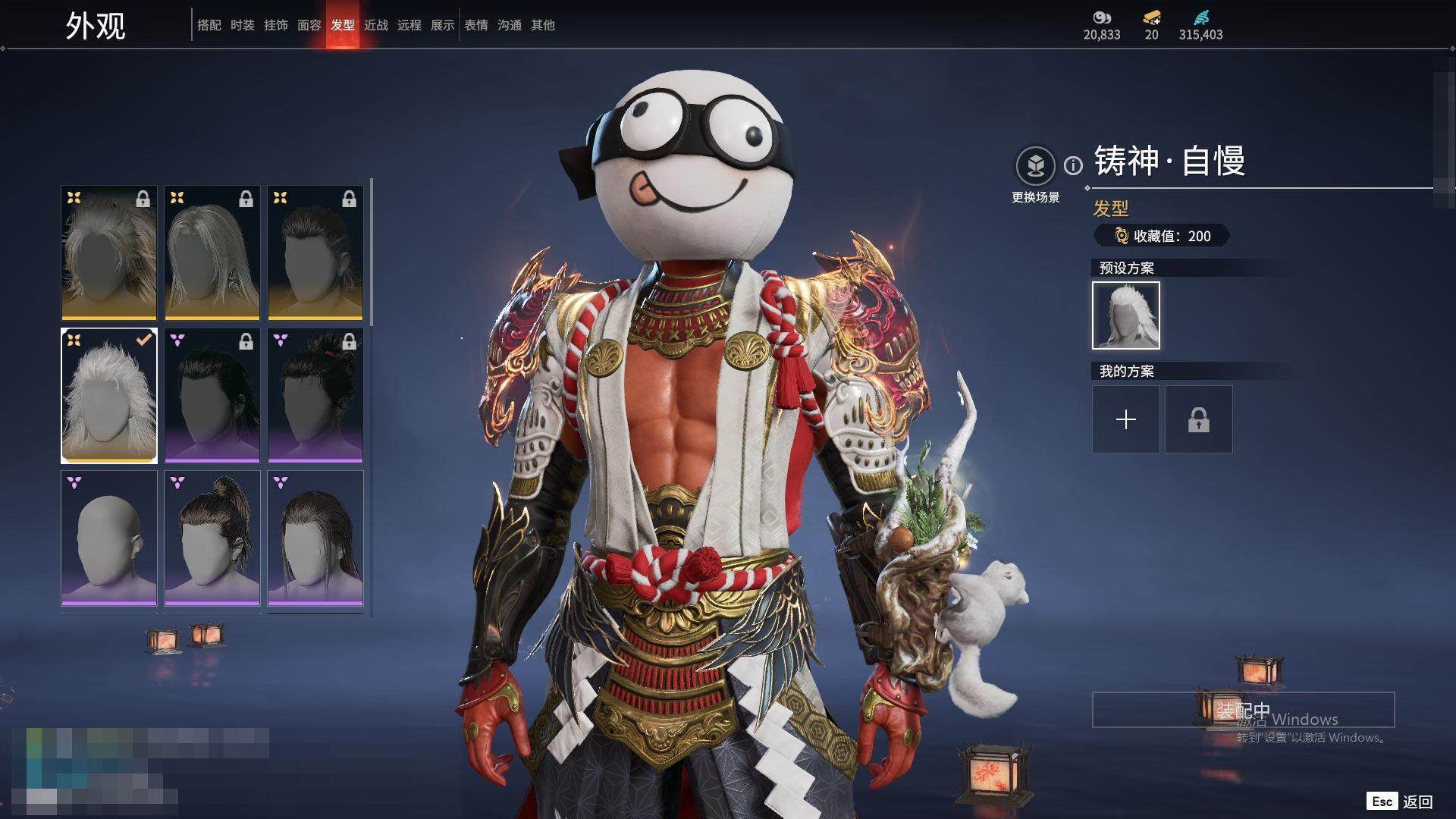Open the 表情 tab
1456x819 pixels.
(476, 25)
